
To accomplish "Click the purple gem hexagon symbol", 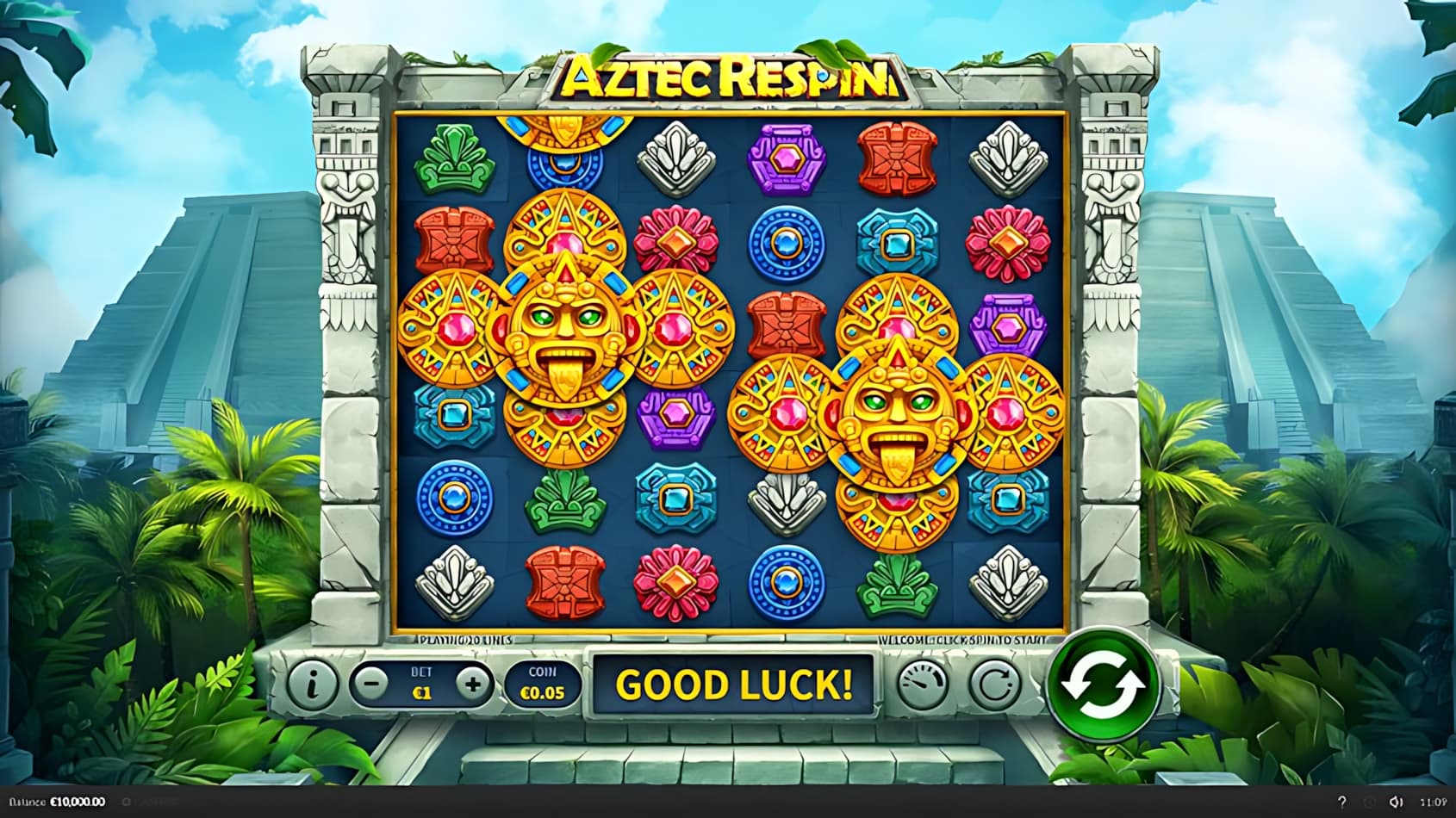I will coord(788,159).
